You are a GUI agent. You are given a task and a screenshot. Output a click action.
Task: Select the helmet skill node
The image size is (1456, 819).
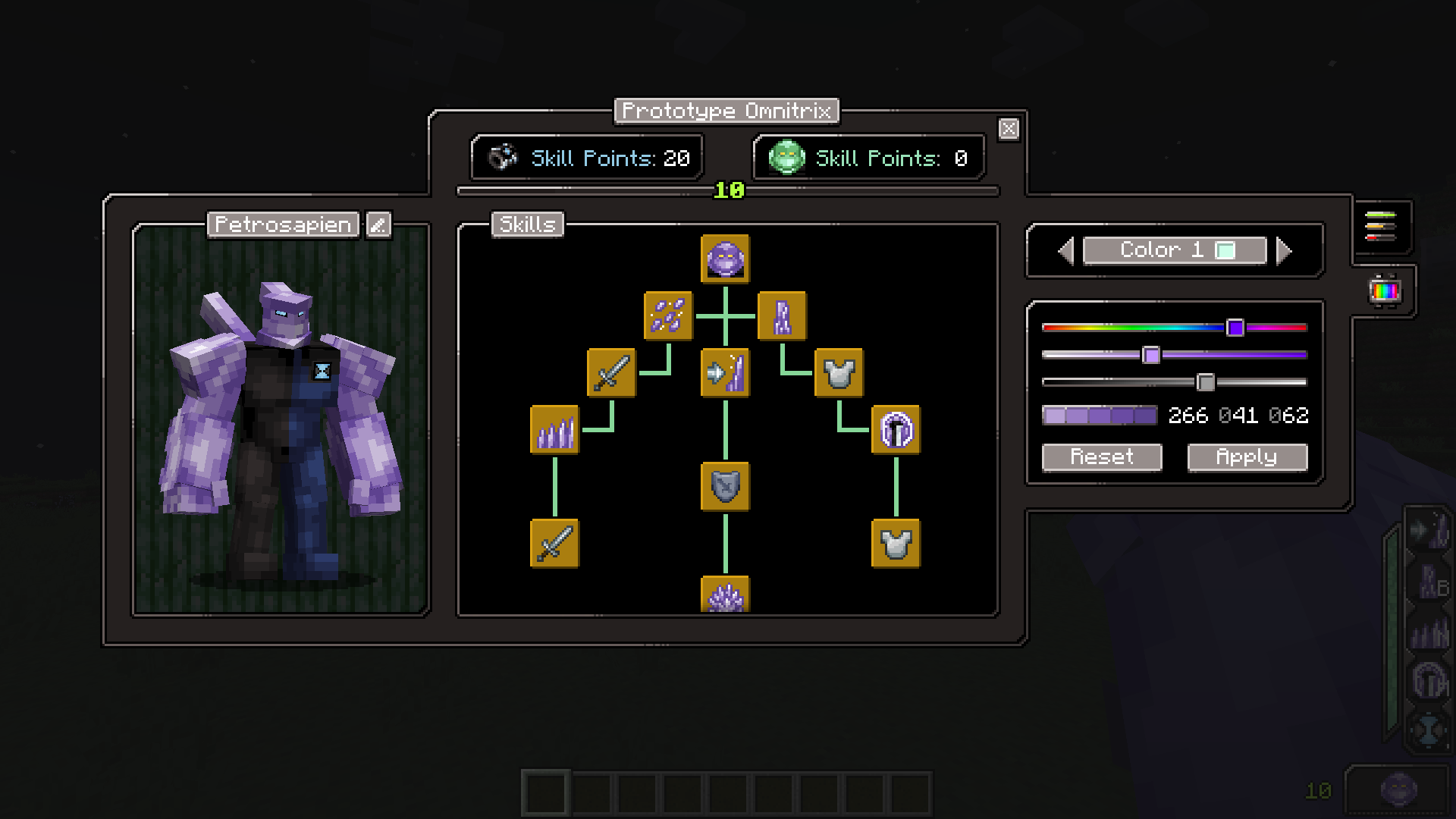(x=896, y=430)
